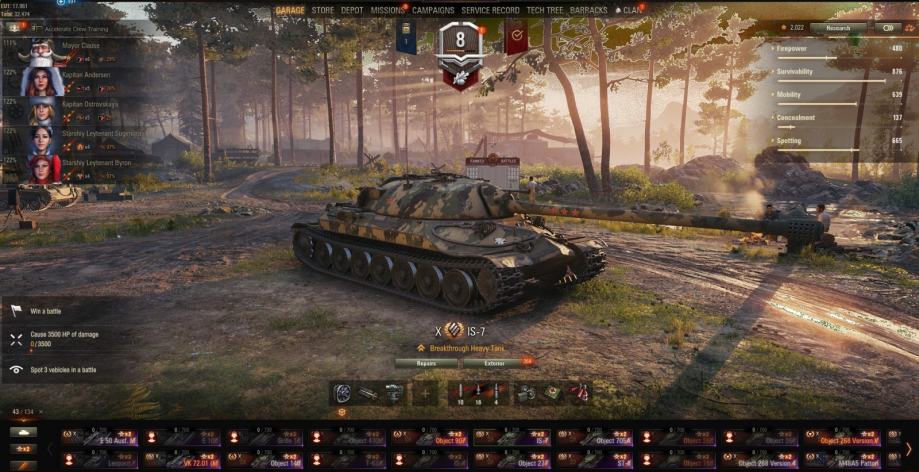Open the Store tab
Image resolution: width=919 pixels, height=472 pixels.
322,10
